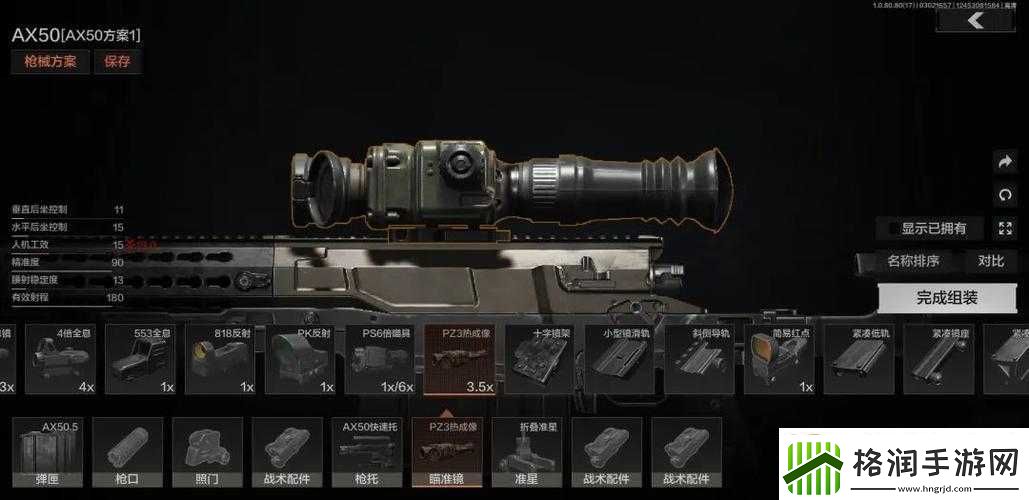Toggle fullscreen view with the expand icon
1029x500 pixels.
pyautogui.click(x=1005, y=228)
